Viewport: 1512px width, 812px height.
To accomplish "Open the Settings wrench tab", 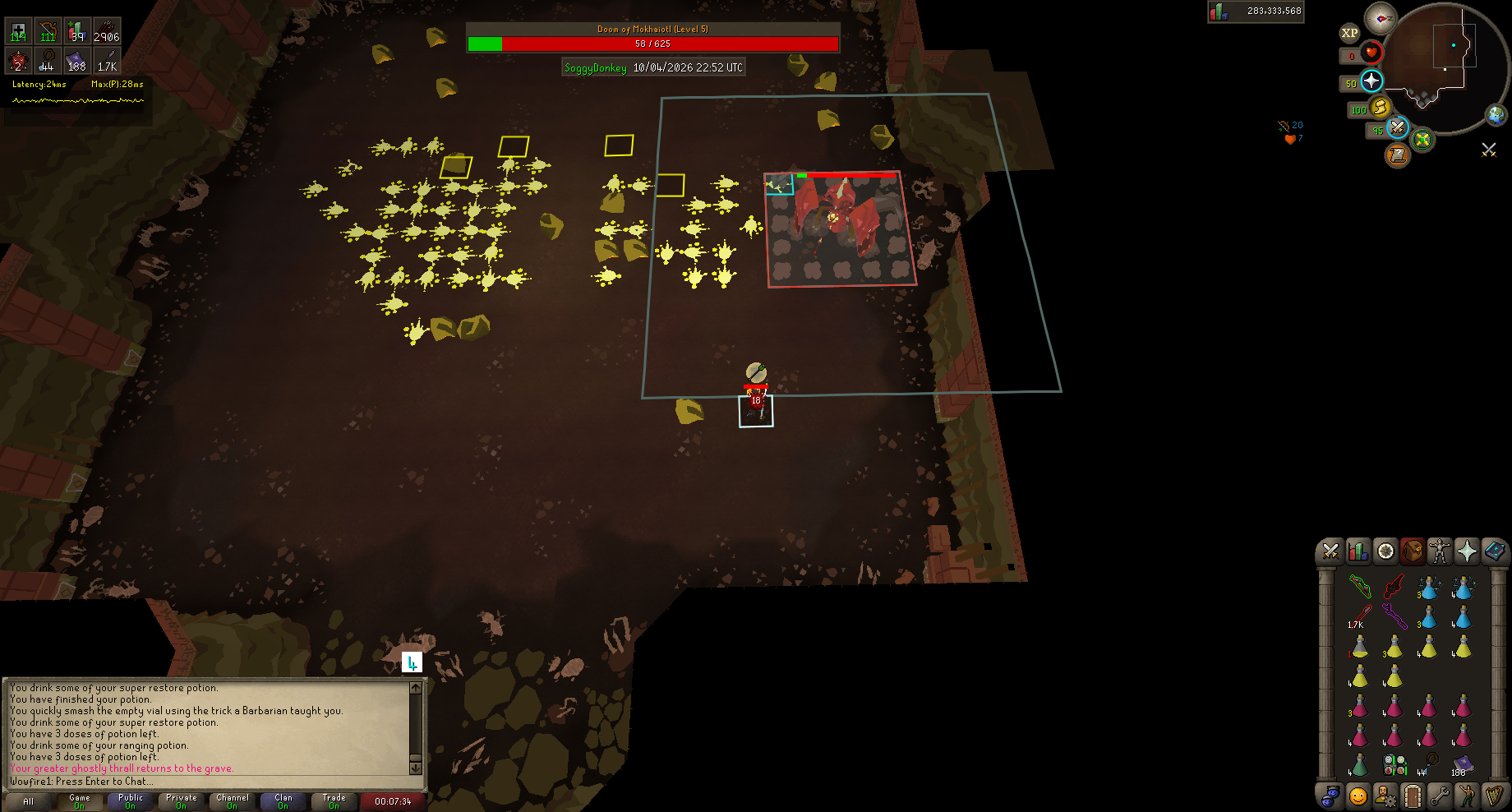I will click(1440, 796).
